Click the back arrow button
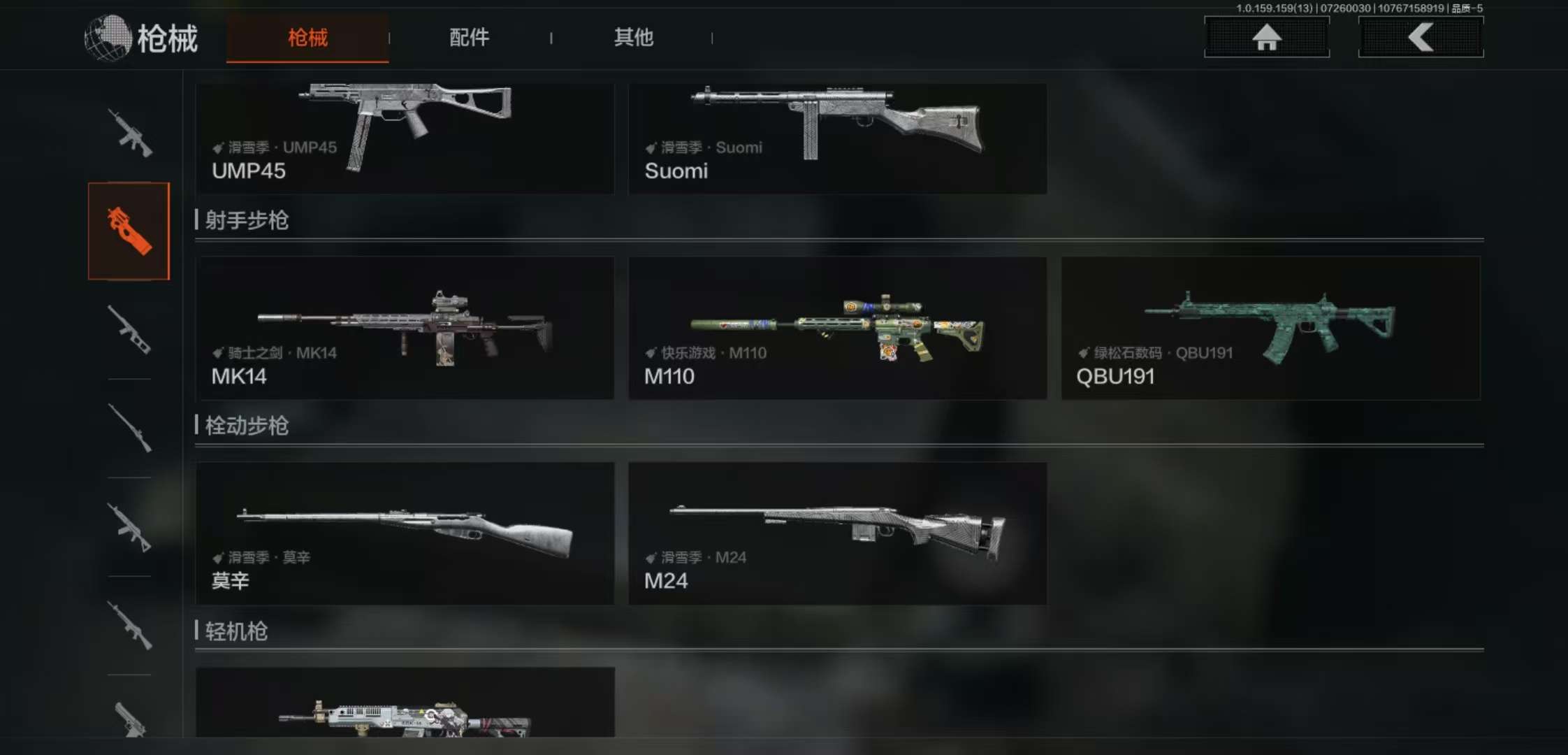1568x755 pixels. coord(1421,36)
